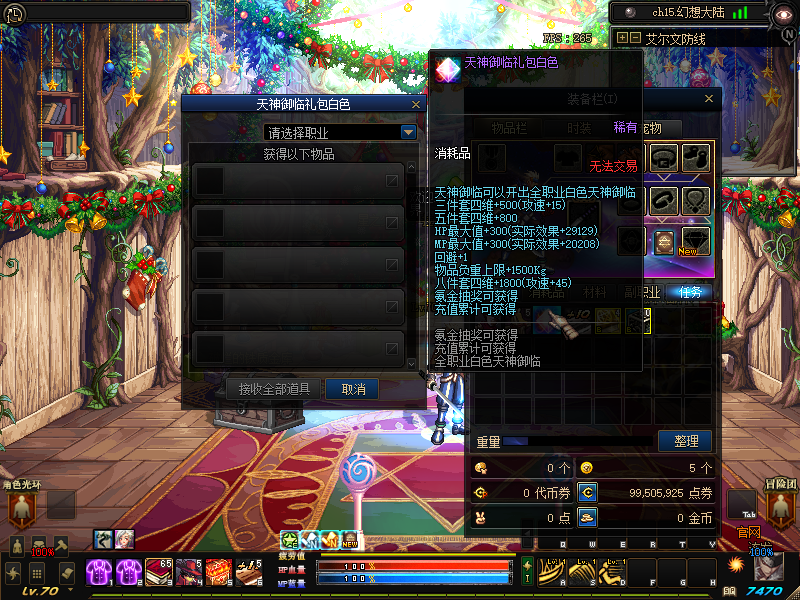Select the 材料 materials tab
The height and width of the screenshot is (600, 800).
point(596,292)
